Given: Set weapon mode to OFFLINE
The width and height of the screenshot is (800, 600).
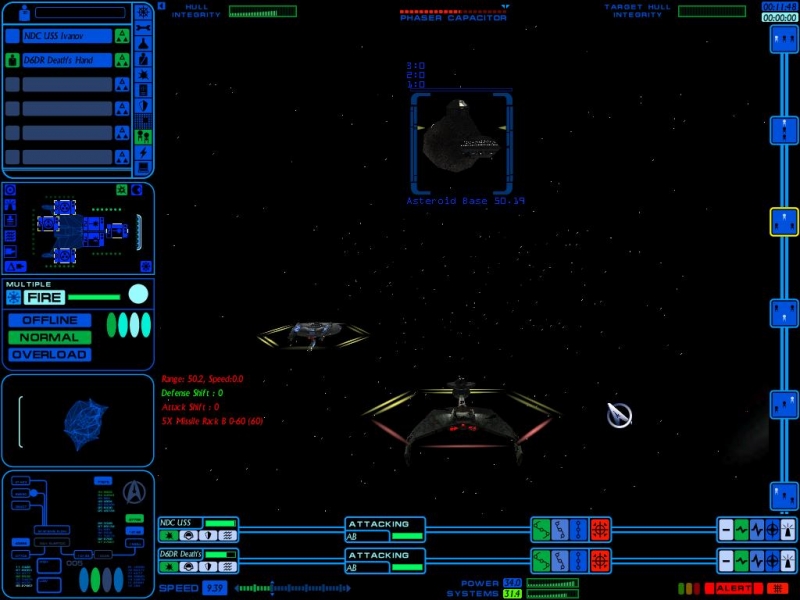Looking at the screenshot, I should [x=50, y=320].
